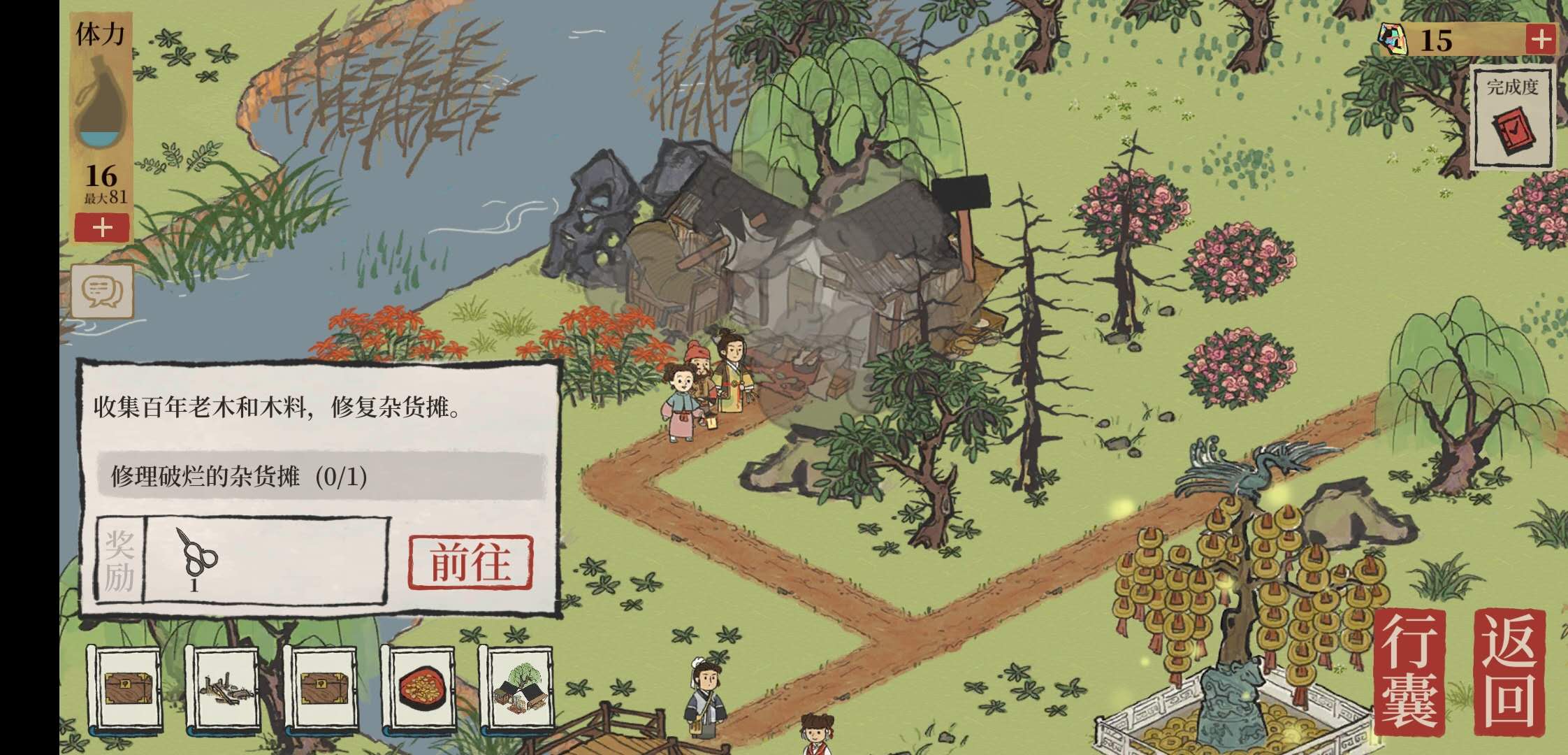Viewport: 1568px width, 755px height.
Task: Add stamina with the red plus button under 体力
Action: [102, 228]
